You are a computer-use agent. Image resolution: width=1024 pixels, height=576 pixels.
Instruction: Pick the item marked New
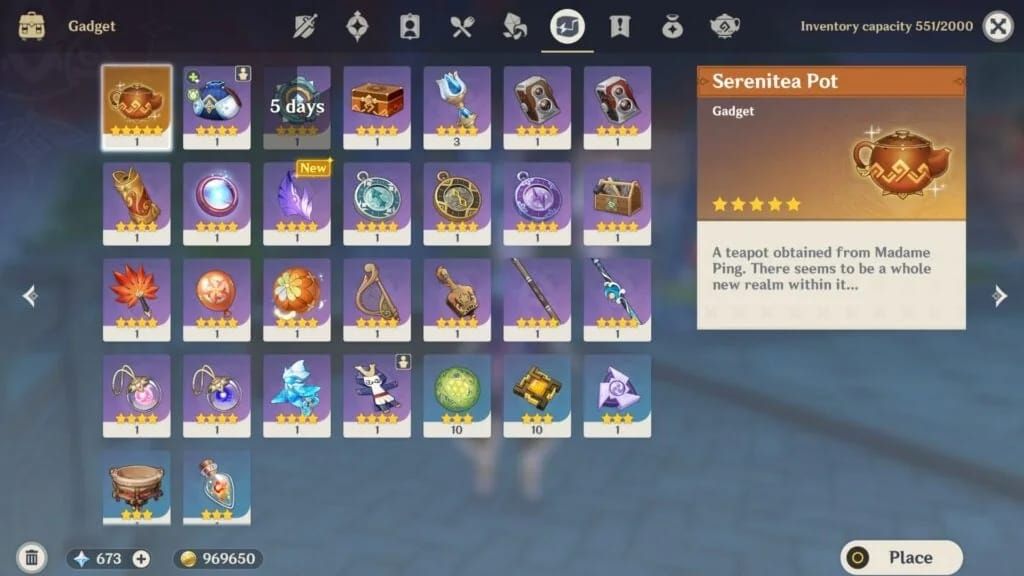297,203
